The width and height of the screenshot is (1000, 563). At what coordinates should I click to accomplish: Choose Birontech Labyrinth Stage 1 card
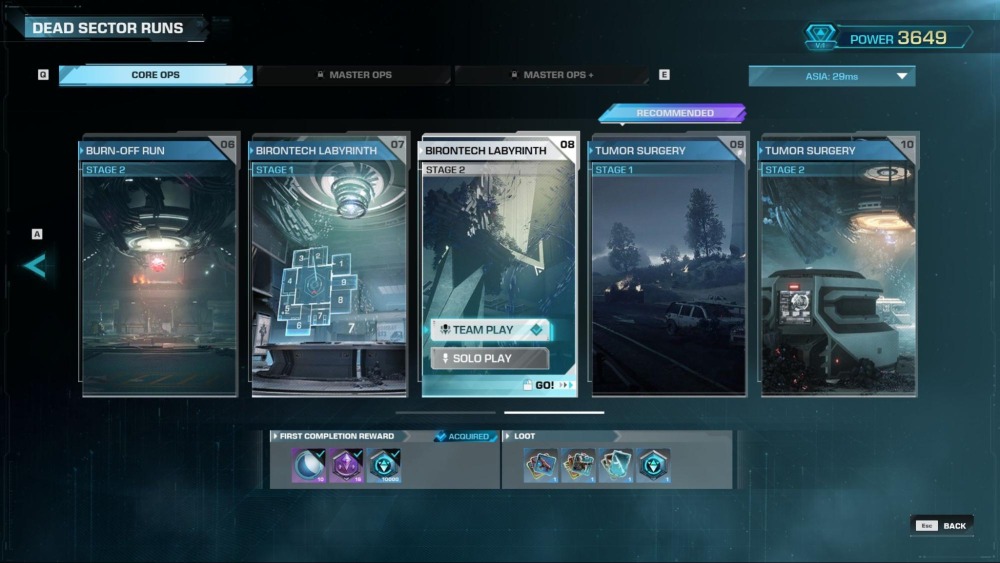pos(328,268)
